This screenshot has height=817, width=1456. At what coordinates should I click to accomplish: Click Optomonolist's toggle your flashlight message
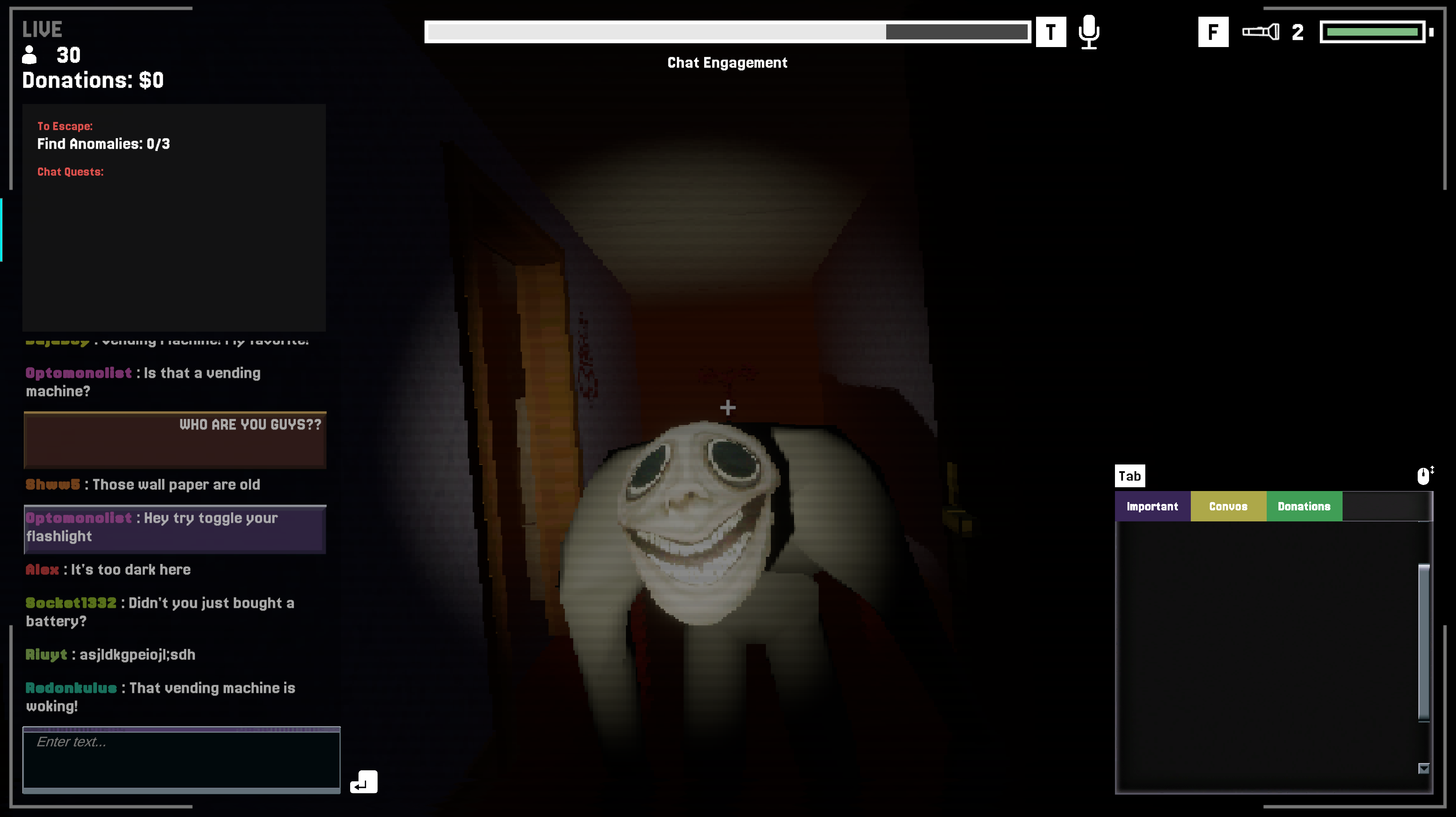[175, 527]
